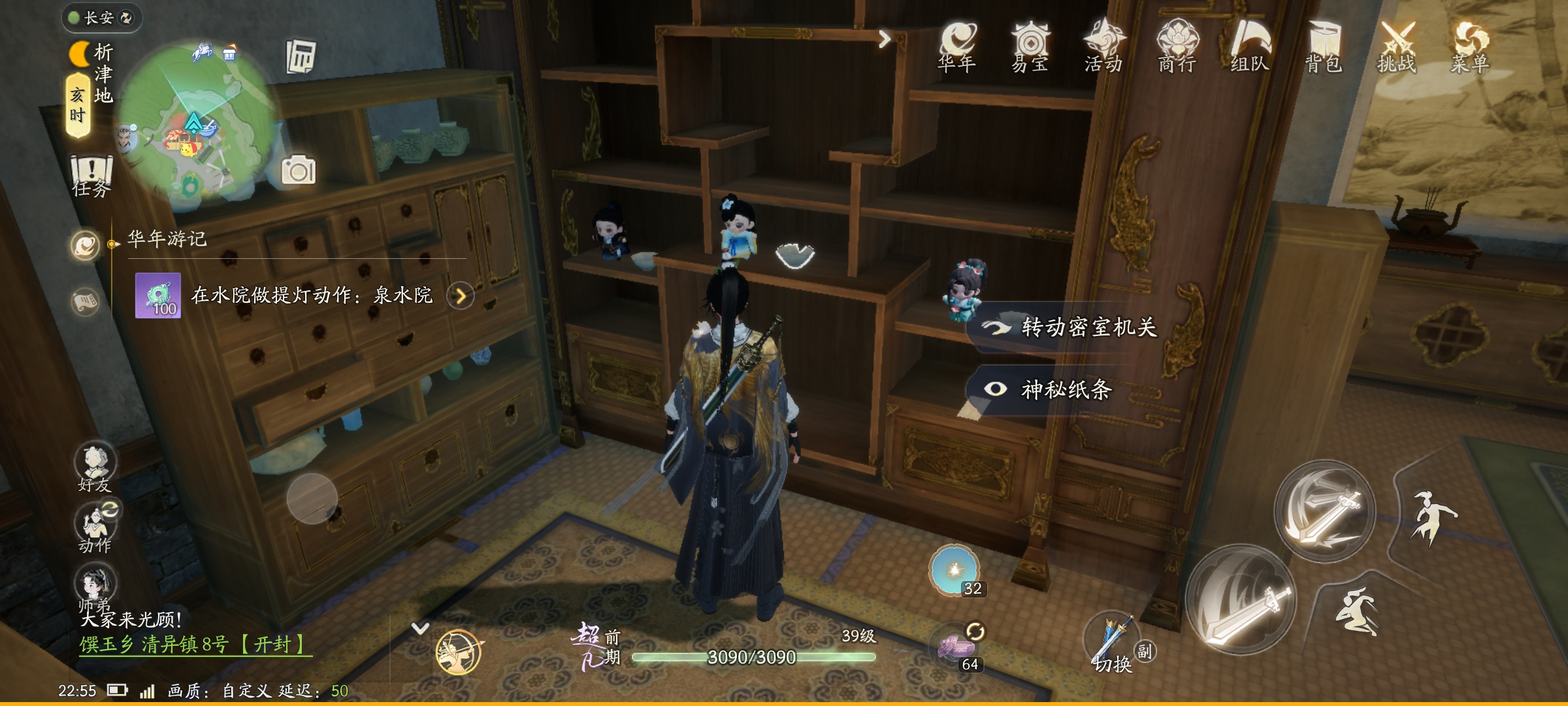
Task: Open the 背包 backpack
Action: pos(1324,46)
